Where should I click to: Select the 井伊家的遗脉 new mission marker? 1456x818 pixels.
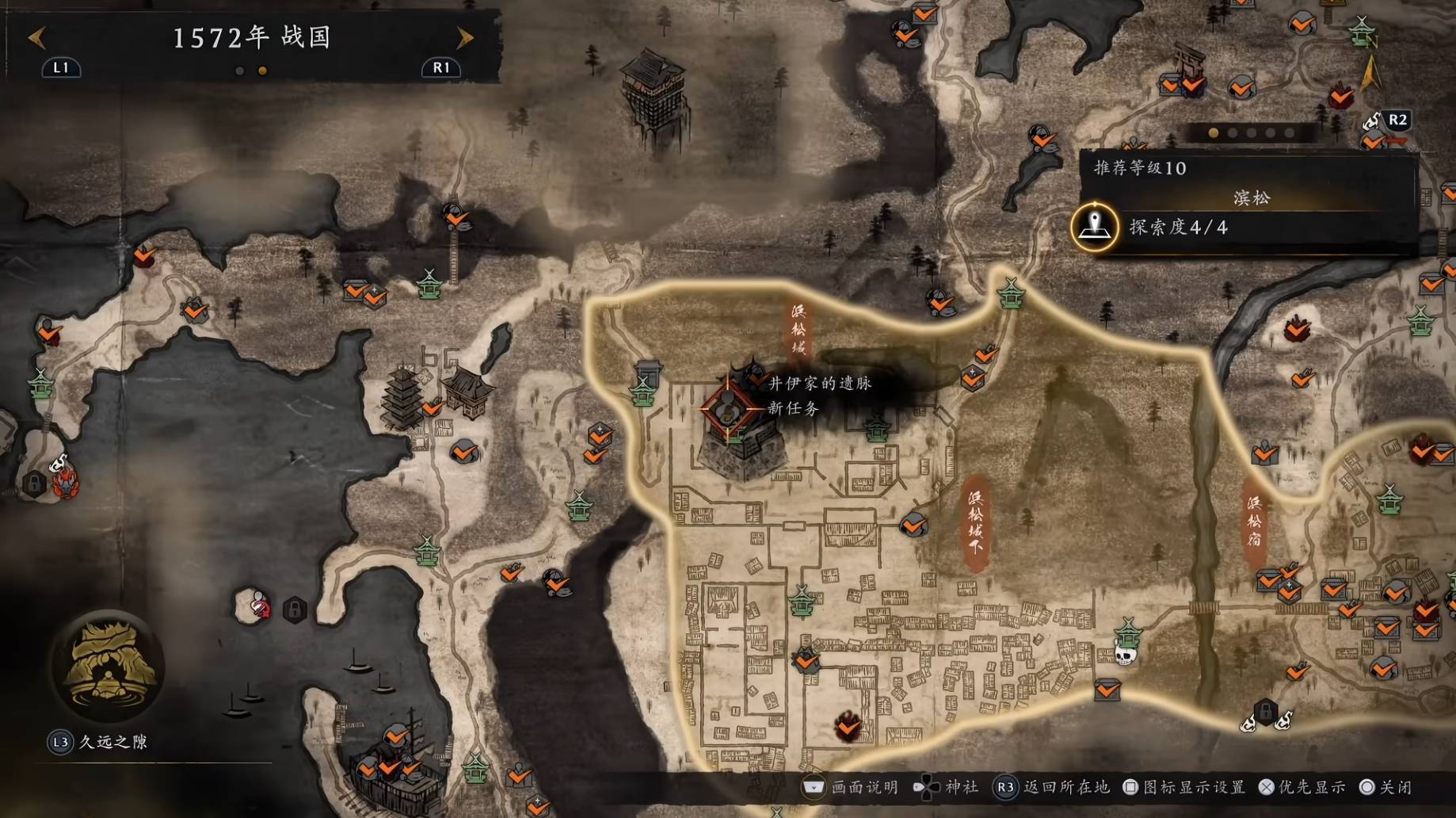point(727,407)
